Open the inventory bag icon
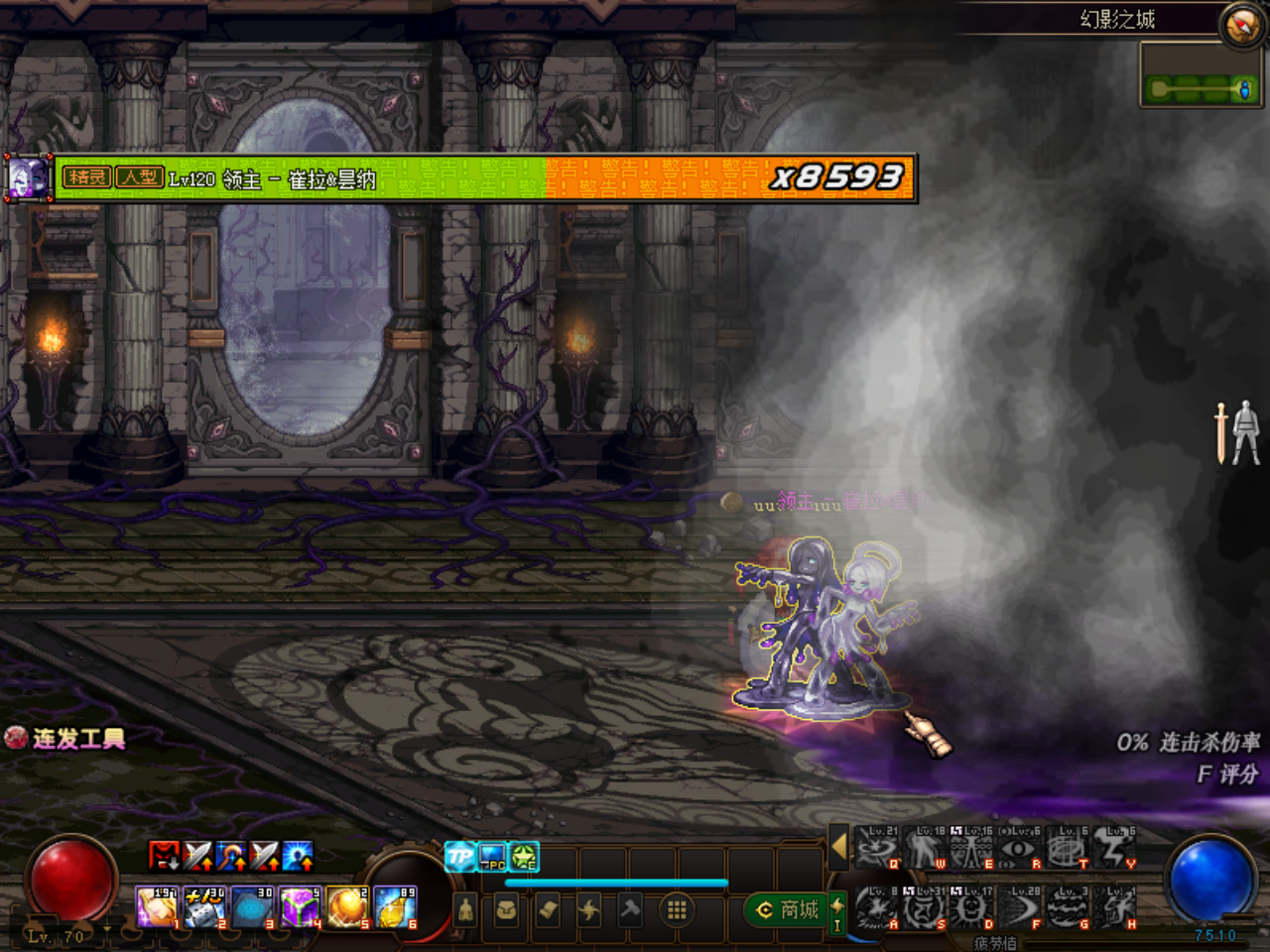This screenshot has width=1270, height=952. tap(507, 909)
